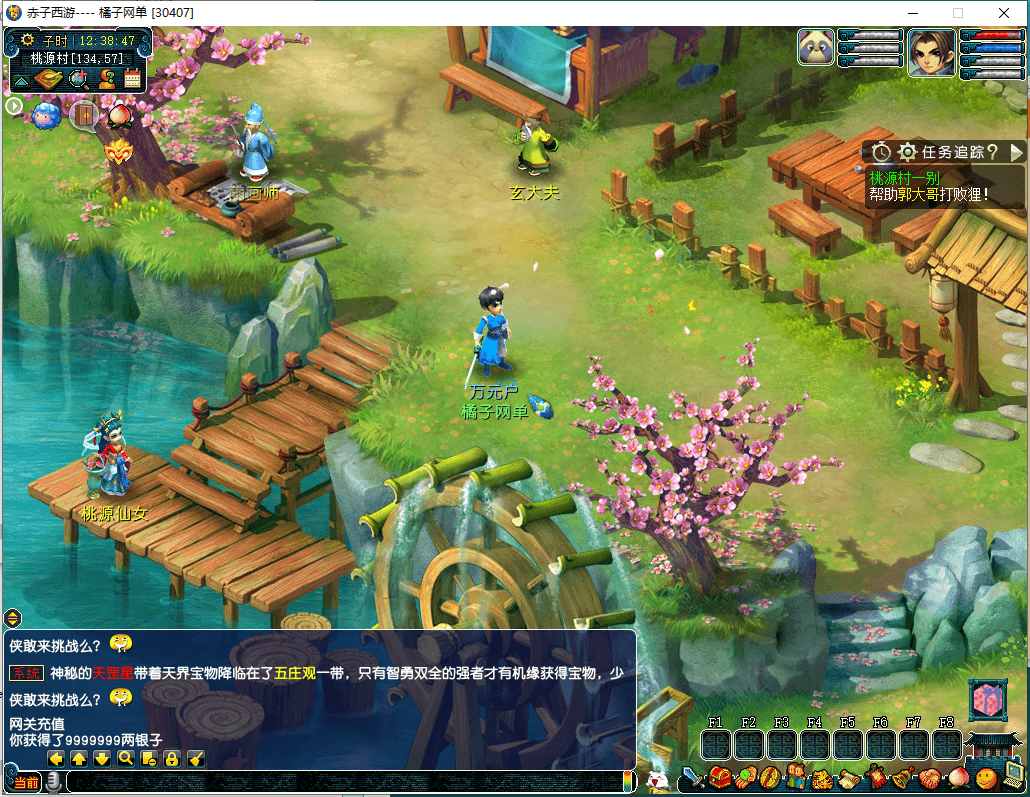Switch the 当前 chat channel button

point(26,782)
